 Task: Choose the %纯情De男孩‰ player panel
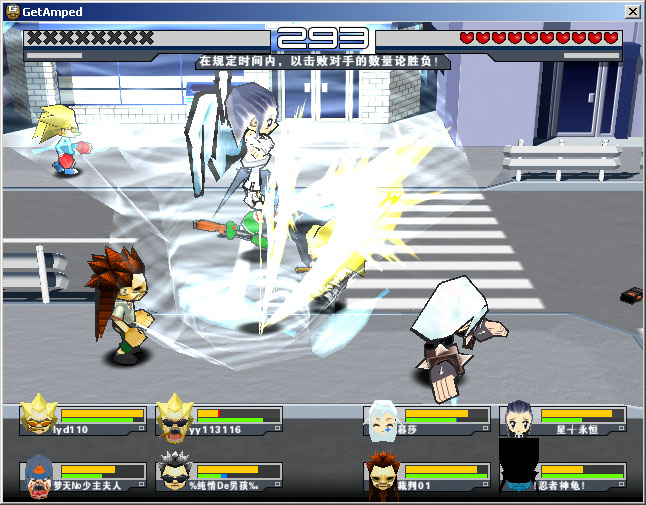tap(218, 477)
